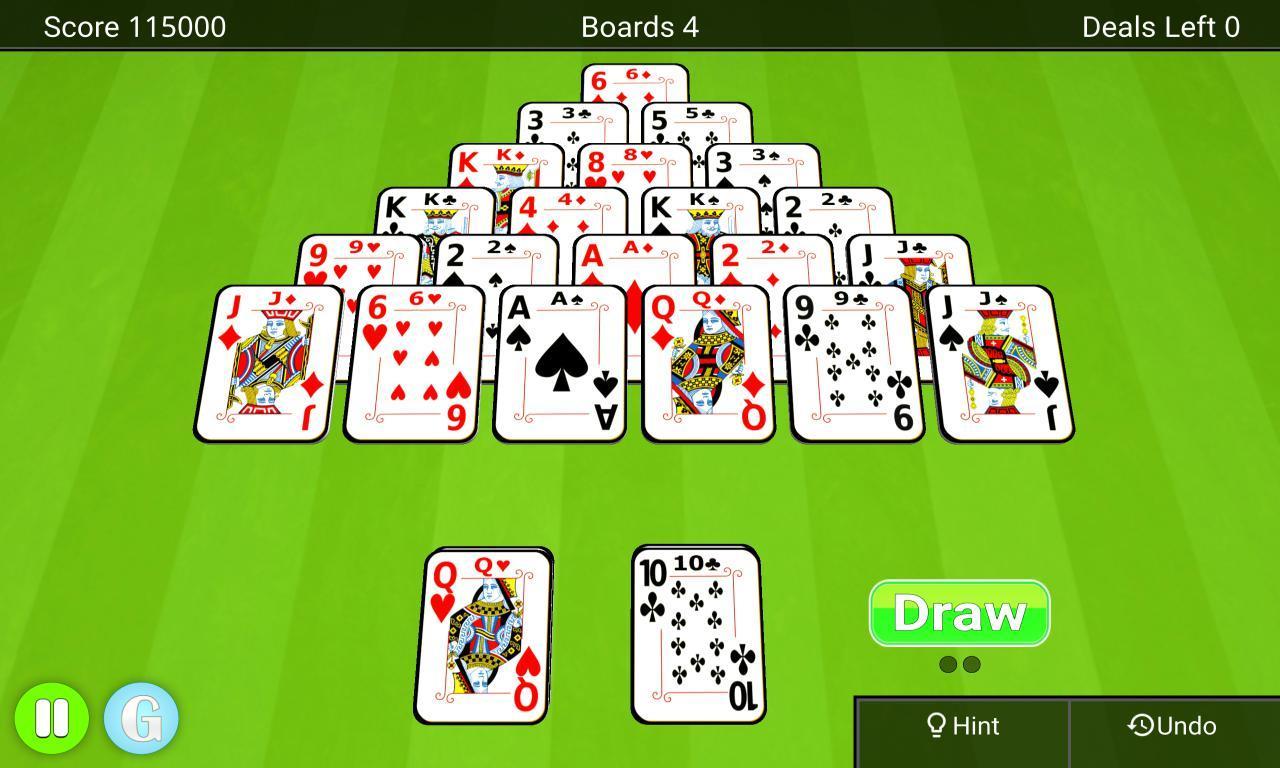Image resolution: width=1280 pixels, height=768 pixels.
Task: Select the Queen of Diamonds card
Action: coord(708,360)
